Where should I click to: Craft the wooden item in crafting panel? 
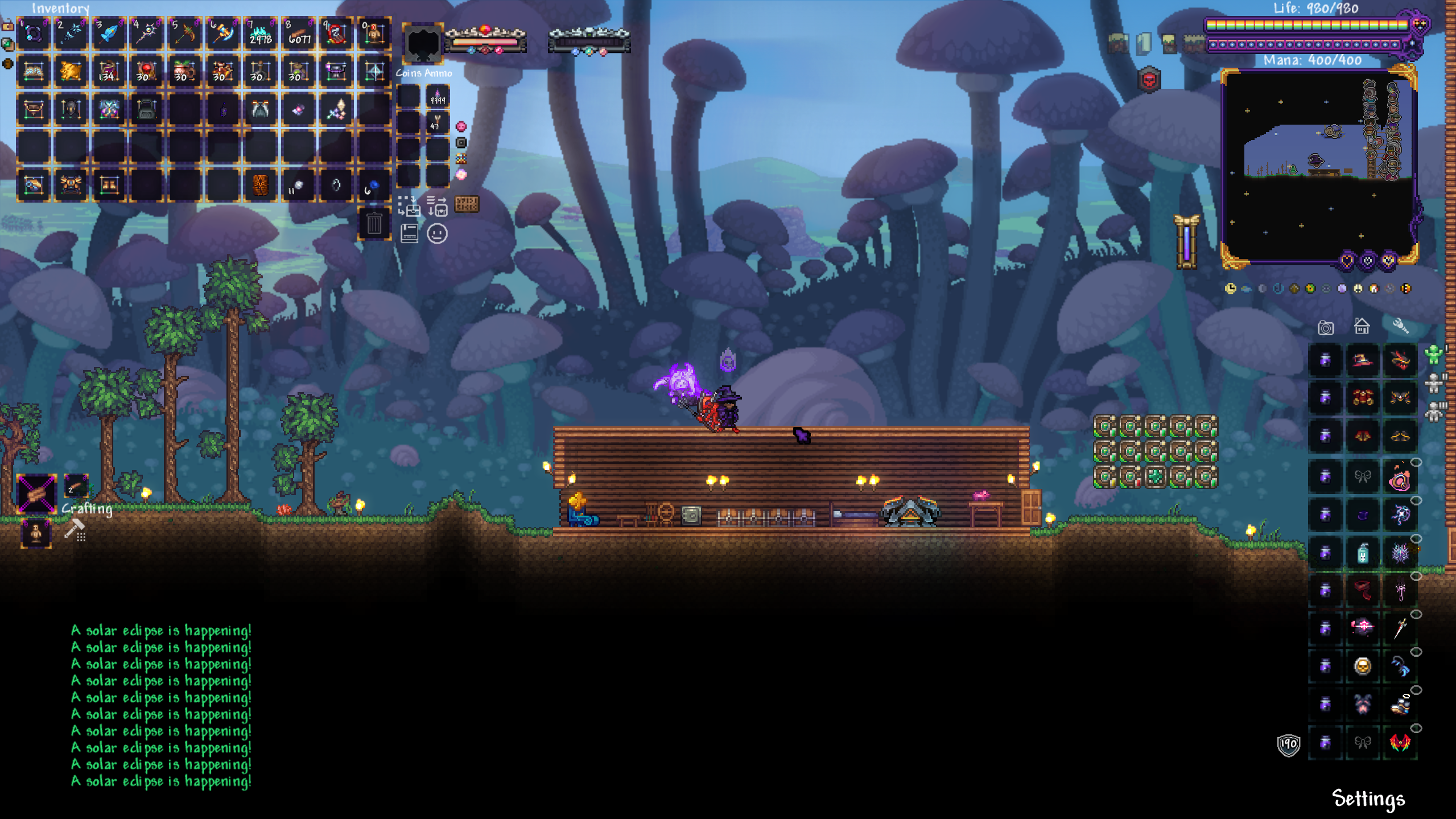coord(36,493)
